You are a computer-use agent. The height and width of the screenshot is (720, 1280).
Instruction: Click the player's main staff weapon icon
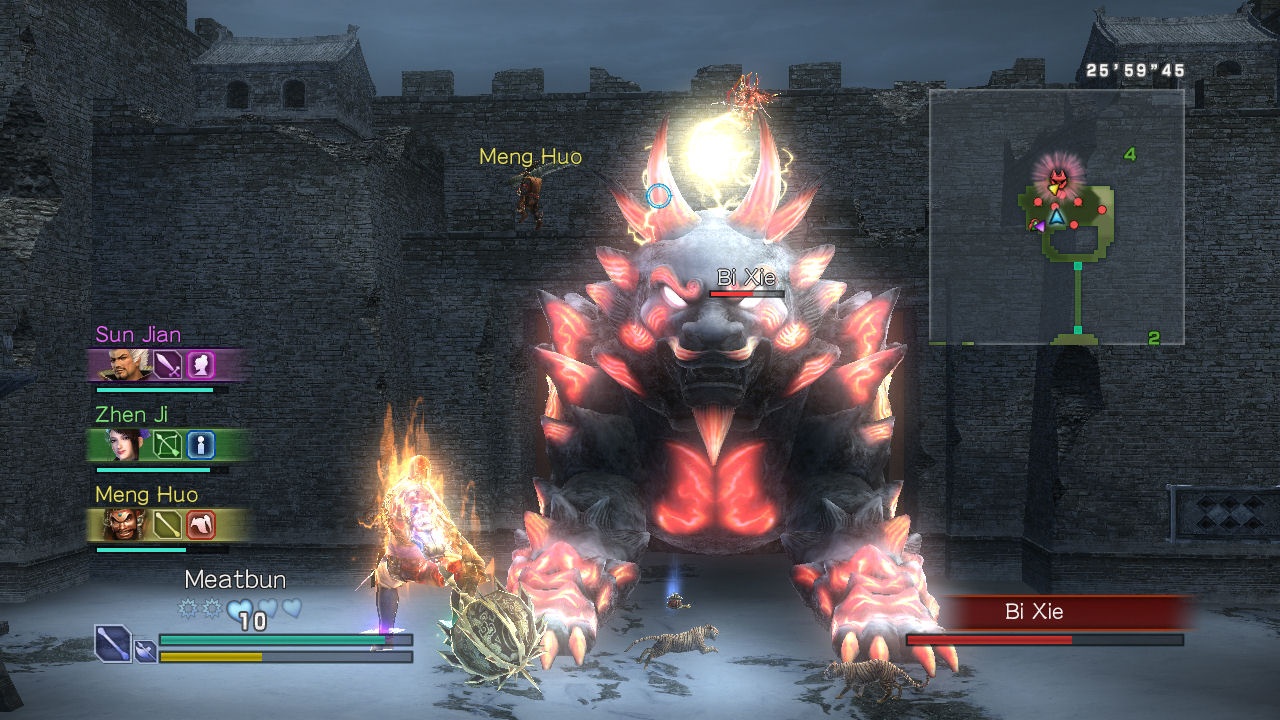pos(113,642)
